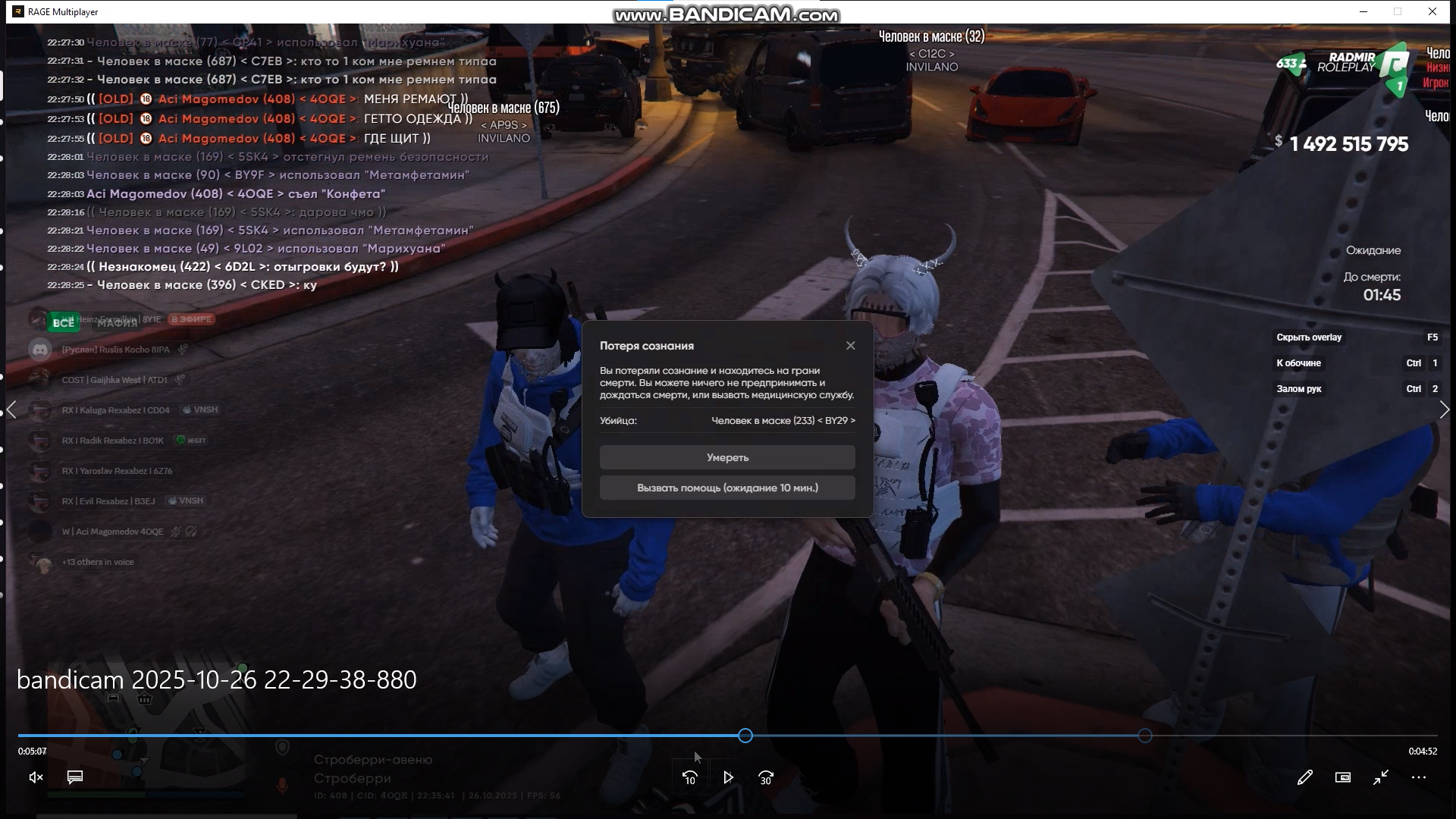The width and height of the screenshot is (1456, 819).
Task: Select Aci Magomedov in voice list
Action: point(112,532)
